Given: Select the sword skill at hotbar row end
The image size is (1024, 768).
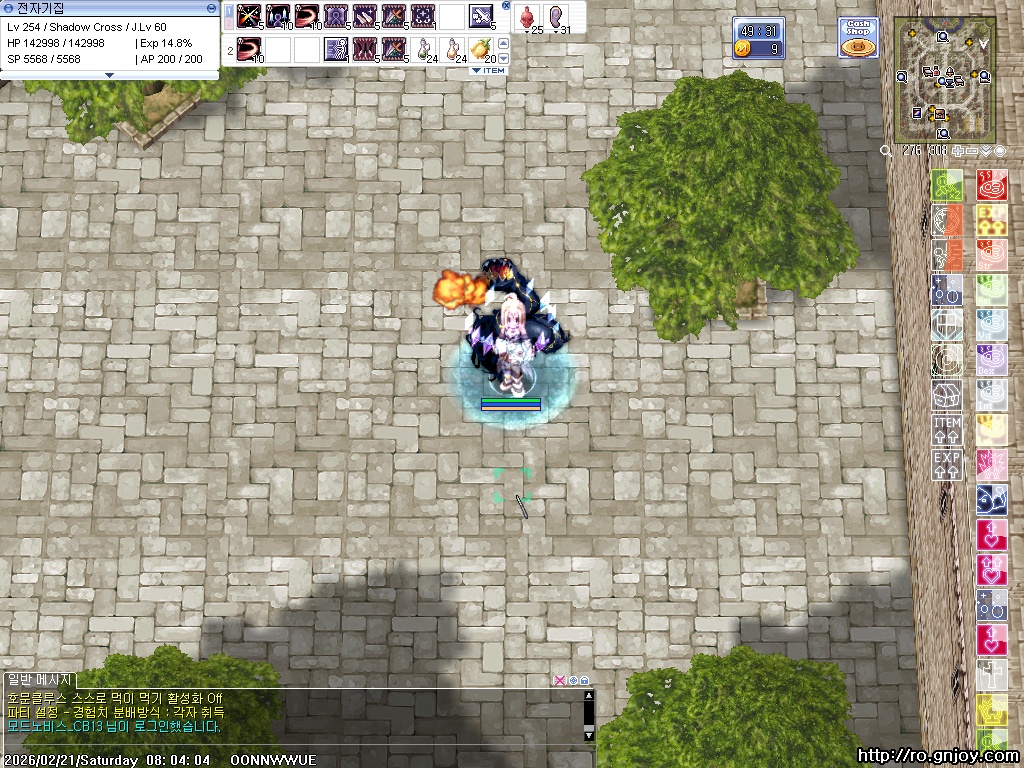Looking at the screenshot, I should [x=482, y=17].
